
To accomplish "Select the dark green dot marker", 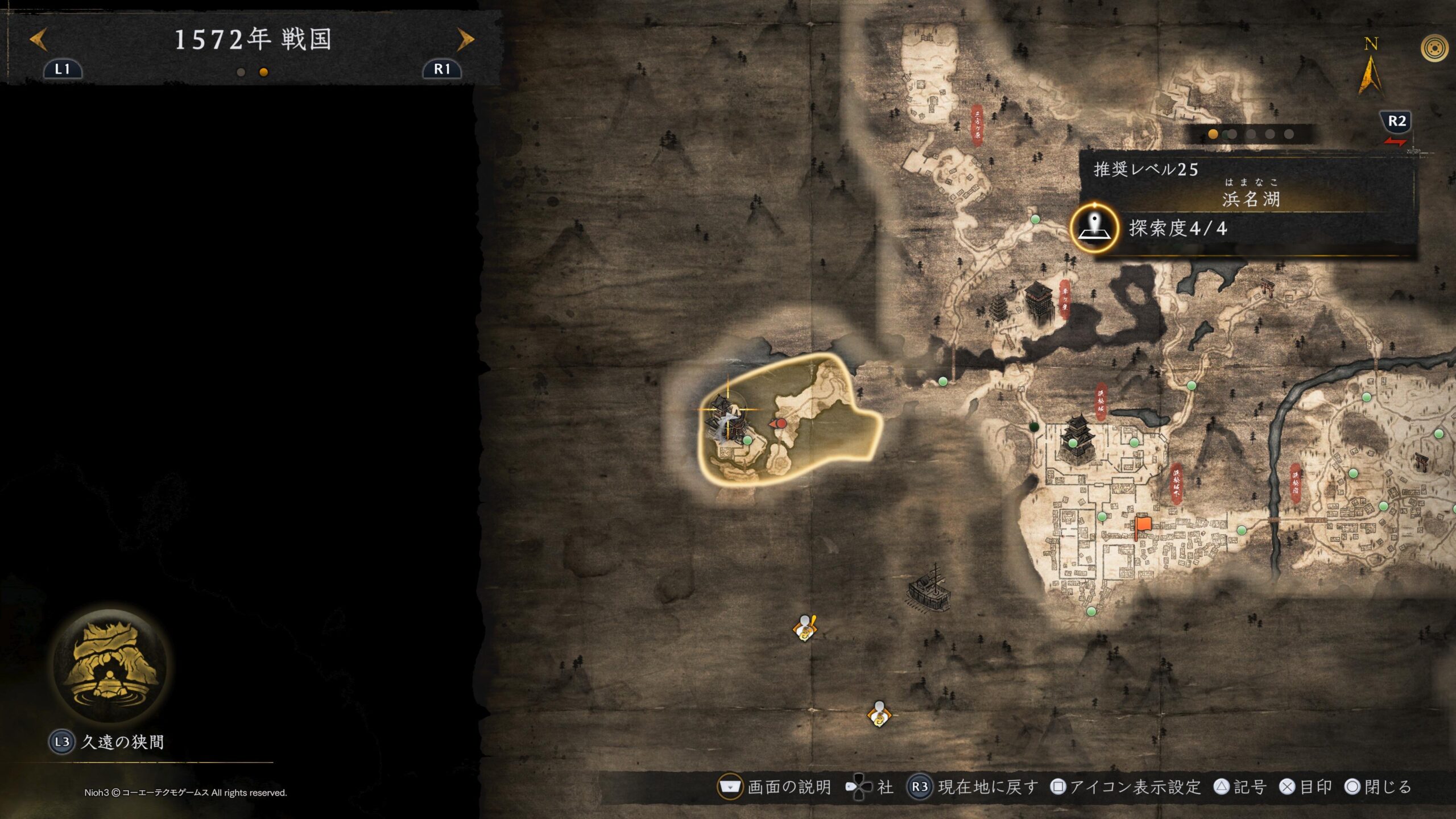I will pyautogui.click(x=1034, y=427).
